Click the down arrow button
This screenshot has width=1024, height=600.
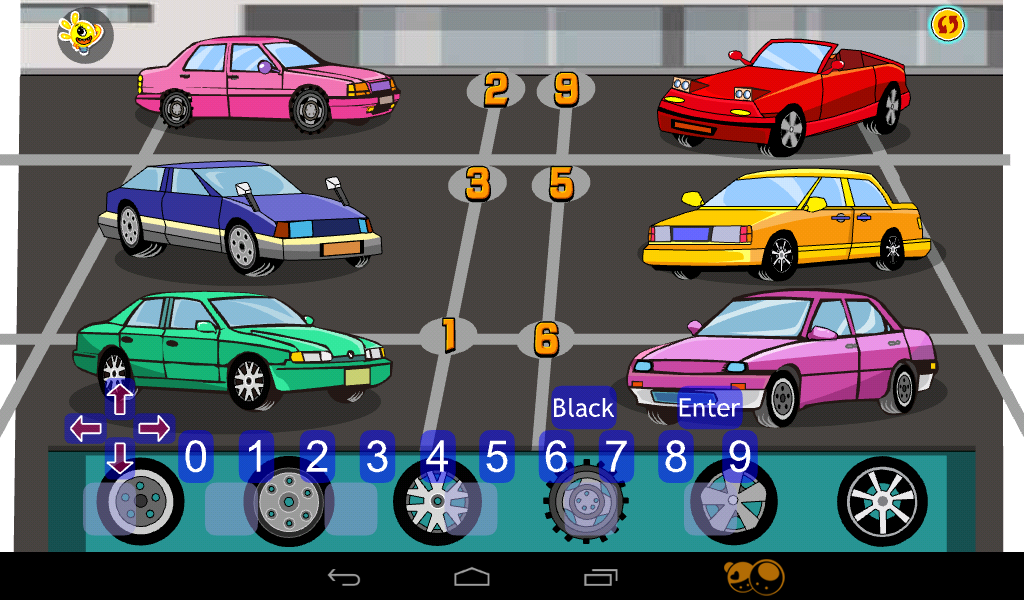pos(120,459)
